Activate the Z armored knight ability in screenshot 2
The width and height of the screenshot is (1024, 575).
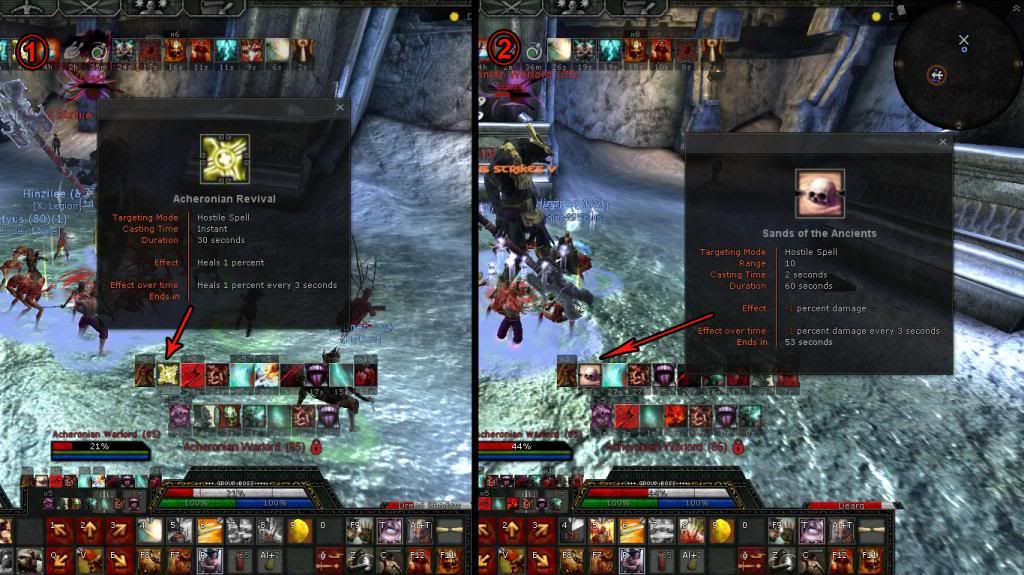(x=782, y=557)
